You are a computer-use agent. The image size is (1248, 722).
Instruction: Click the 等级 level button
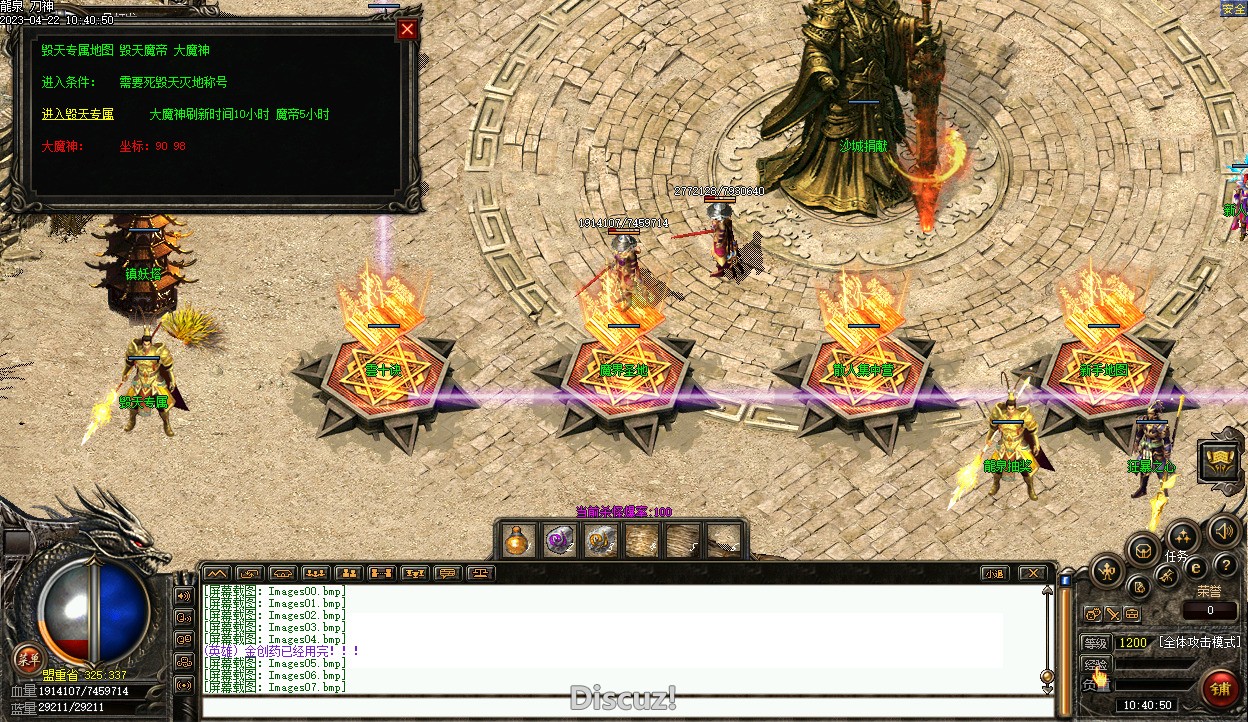pos(1095,643)
